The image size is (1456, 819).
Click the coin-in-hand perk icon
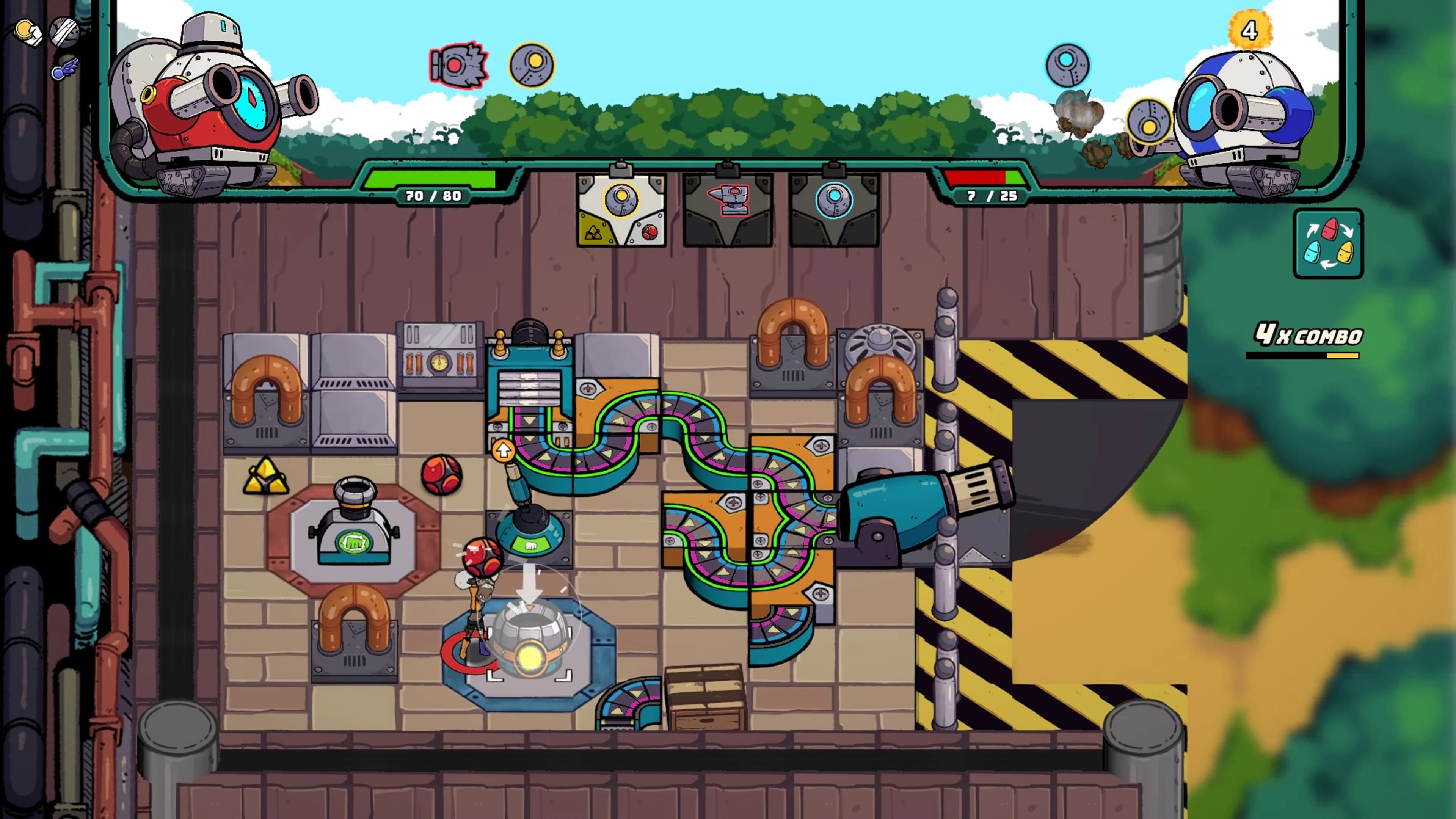point(27,32)
